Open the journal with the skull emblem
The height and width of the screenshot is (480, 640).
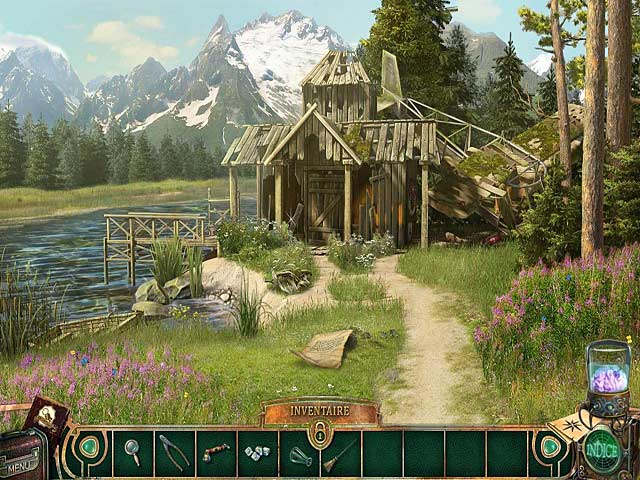point(45,414)
